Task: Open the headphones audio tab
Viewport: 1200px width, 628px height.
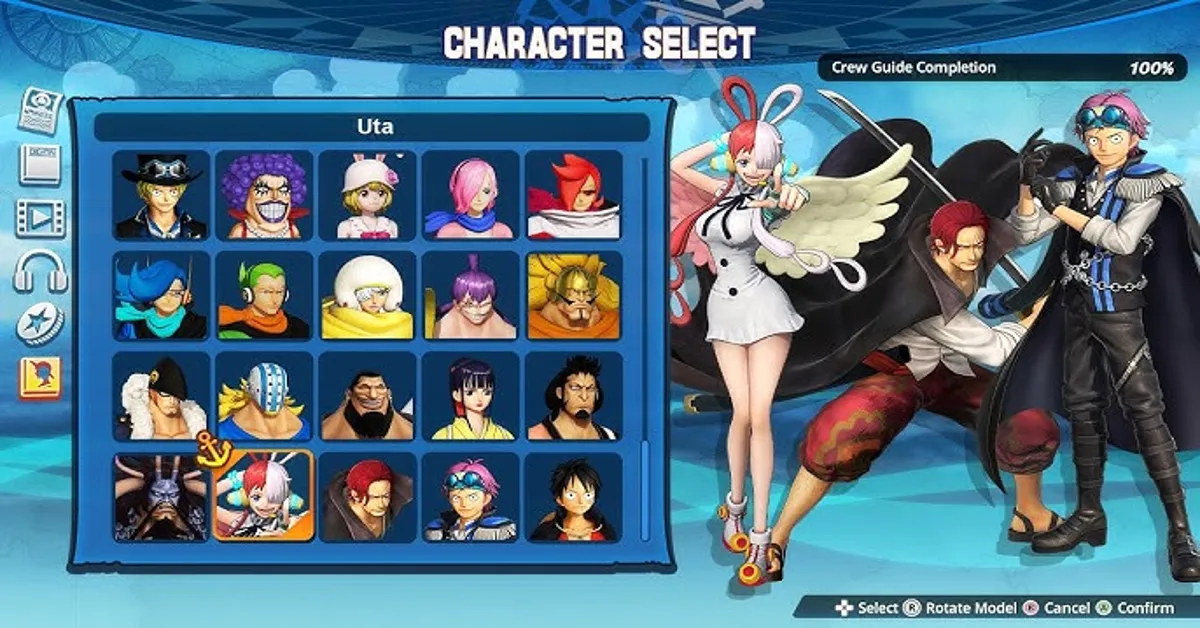Action: coord(40,271)
